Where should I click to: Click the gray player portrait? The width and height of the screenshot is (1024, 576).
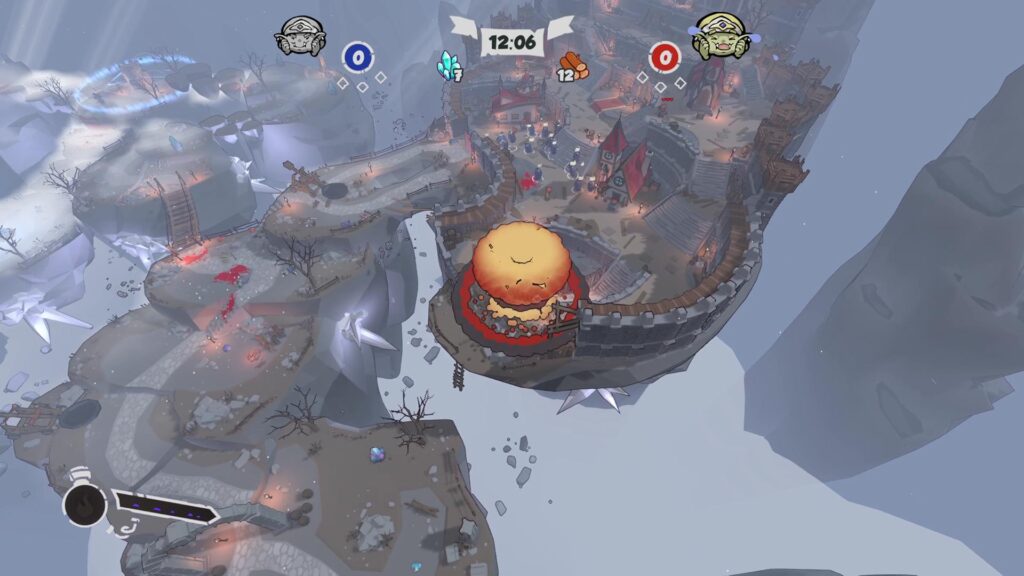click(x=298, y=38)
